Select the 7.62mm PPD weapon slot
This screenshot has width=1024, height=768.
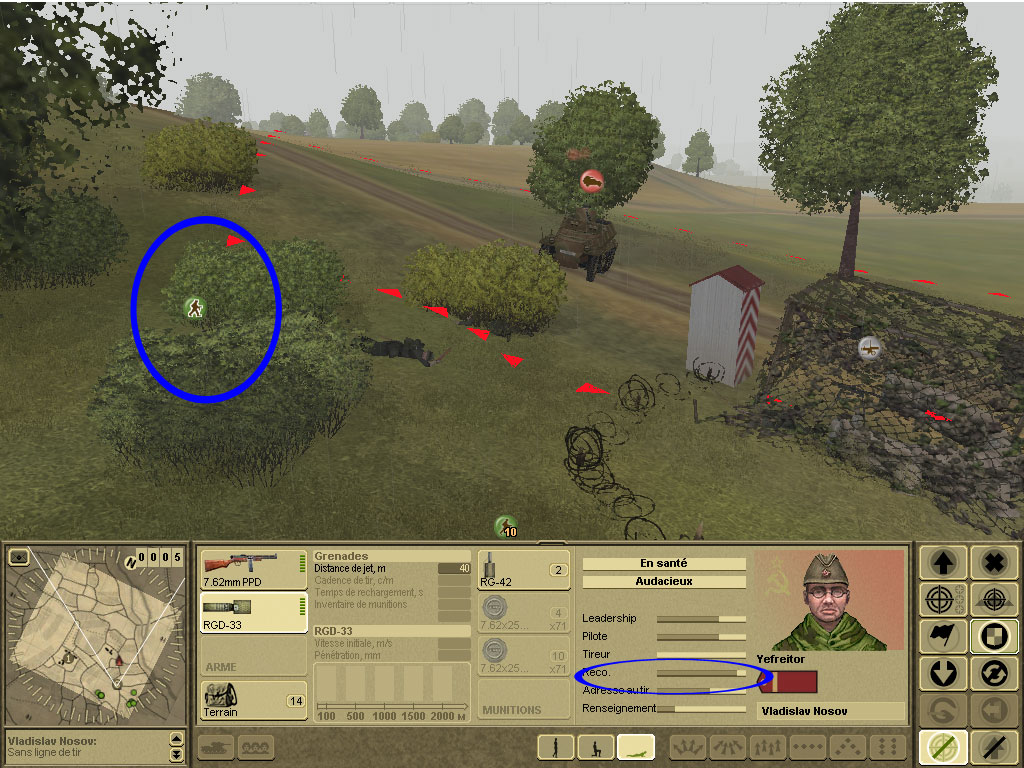(x=253, y=569)
